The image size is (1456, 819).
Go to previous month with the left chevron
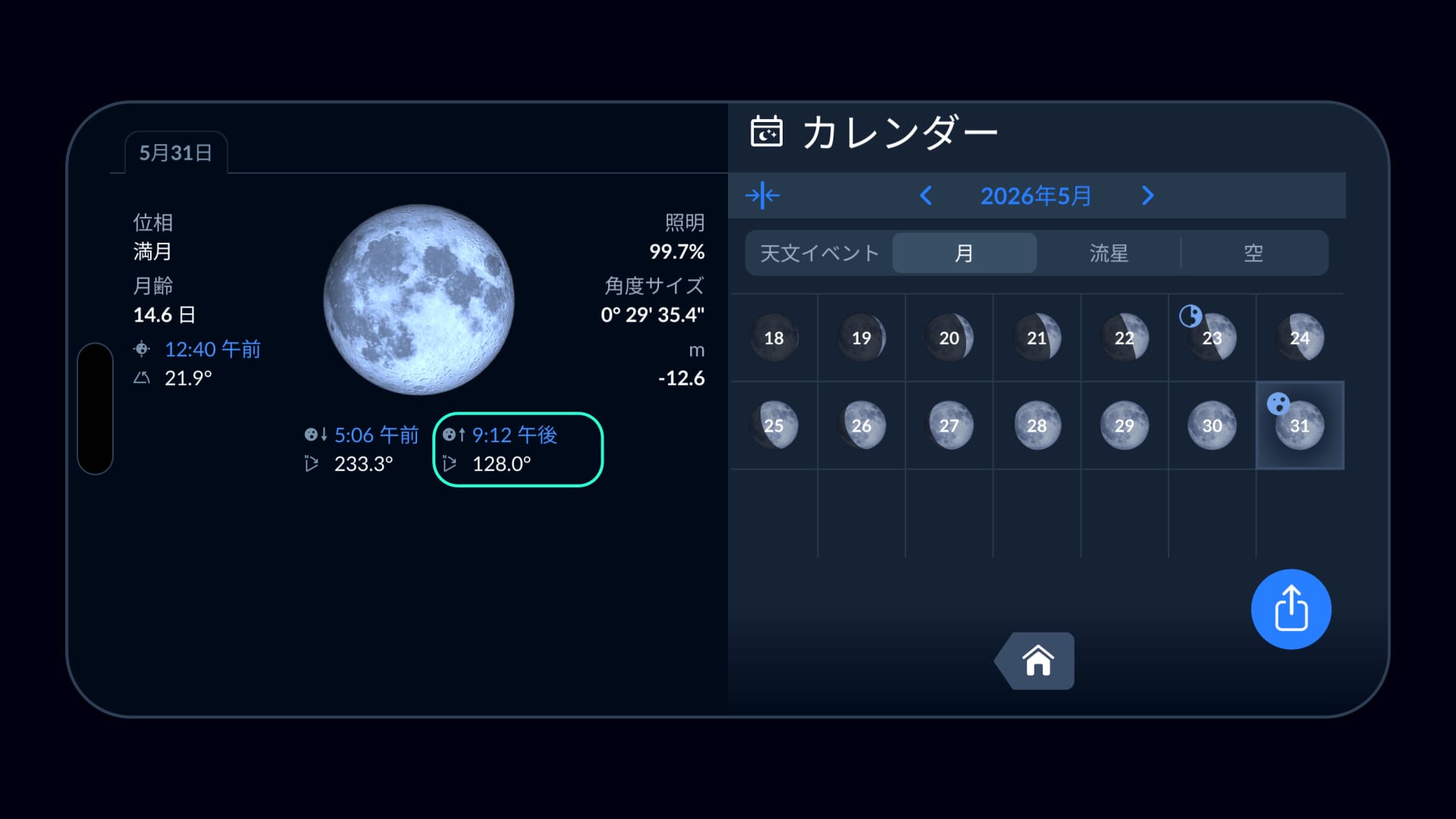[x=925, y=195]
